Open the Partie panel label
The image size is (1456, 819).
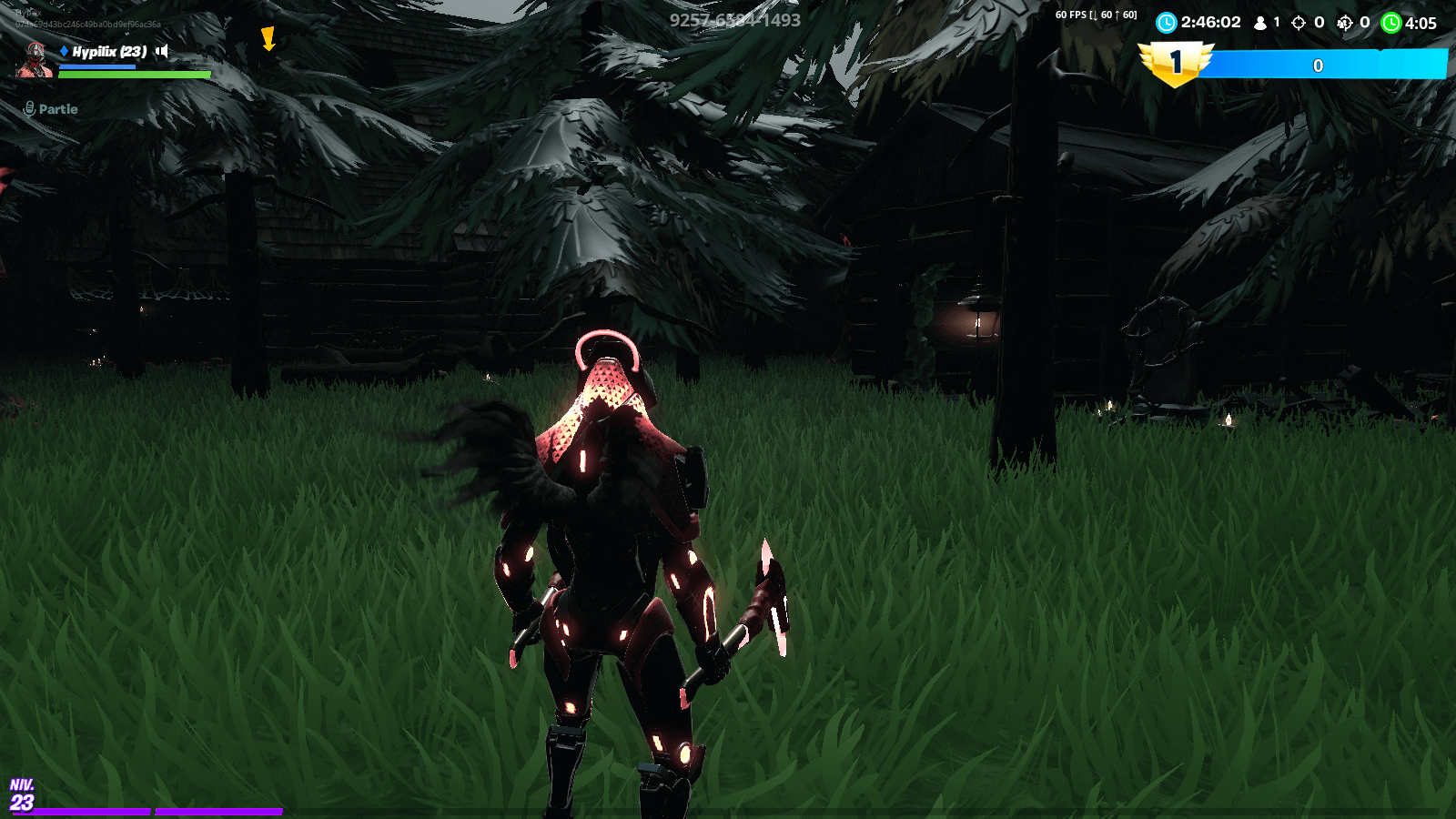coord(56,109)
